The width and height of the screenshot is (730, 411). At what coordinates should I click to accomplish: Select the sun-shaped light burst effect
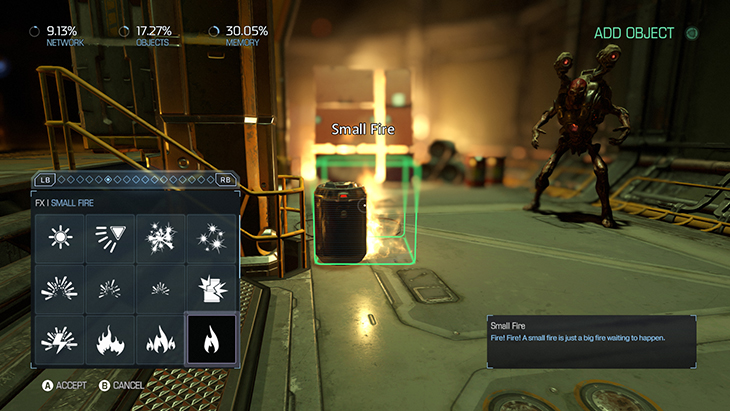tap(62, 238)
